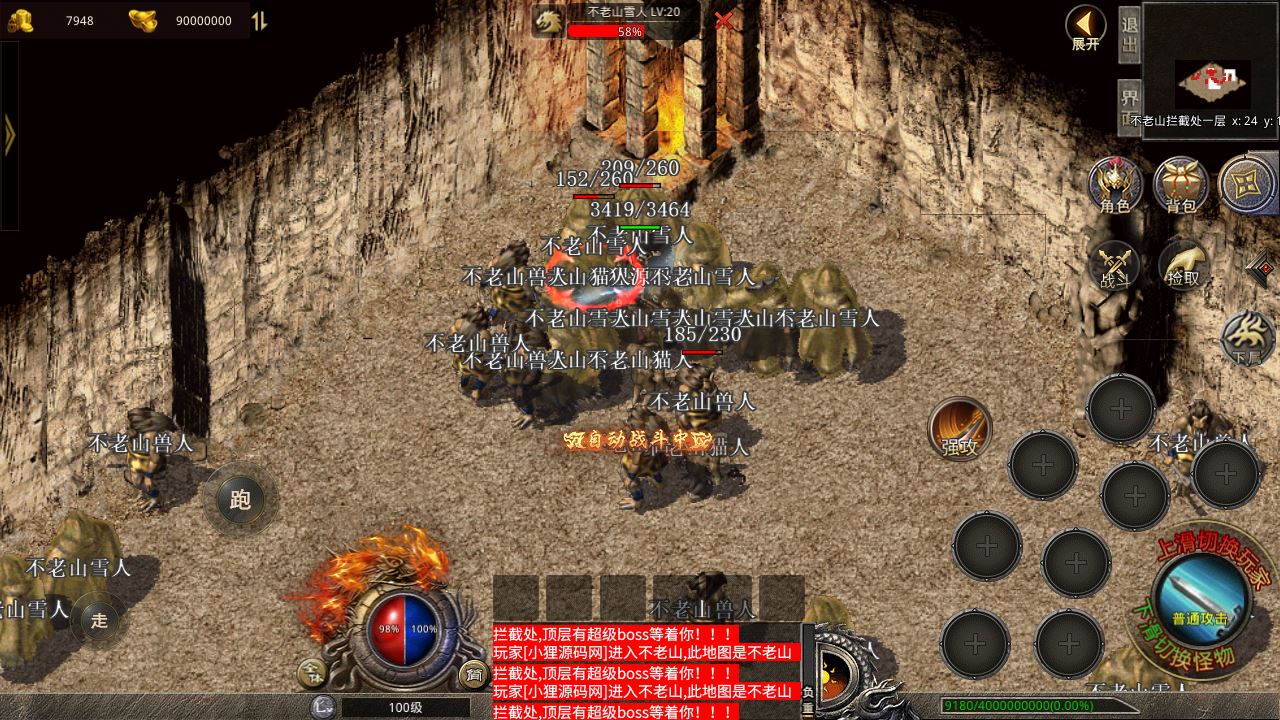Select the shuriken emblem round button
The image size is (1280, 720).
[x=1248, y=185]
